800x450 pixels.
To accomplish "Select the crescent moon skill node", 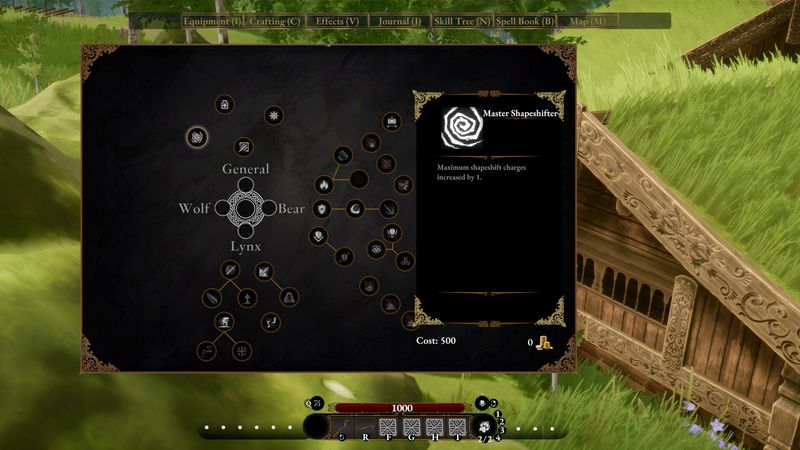I will tap(356, 209).
